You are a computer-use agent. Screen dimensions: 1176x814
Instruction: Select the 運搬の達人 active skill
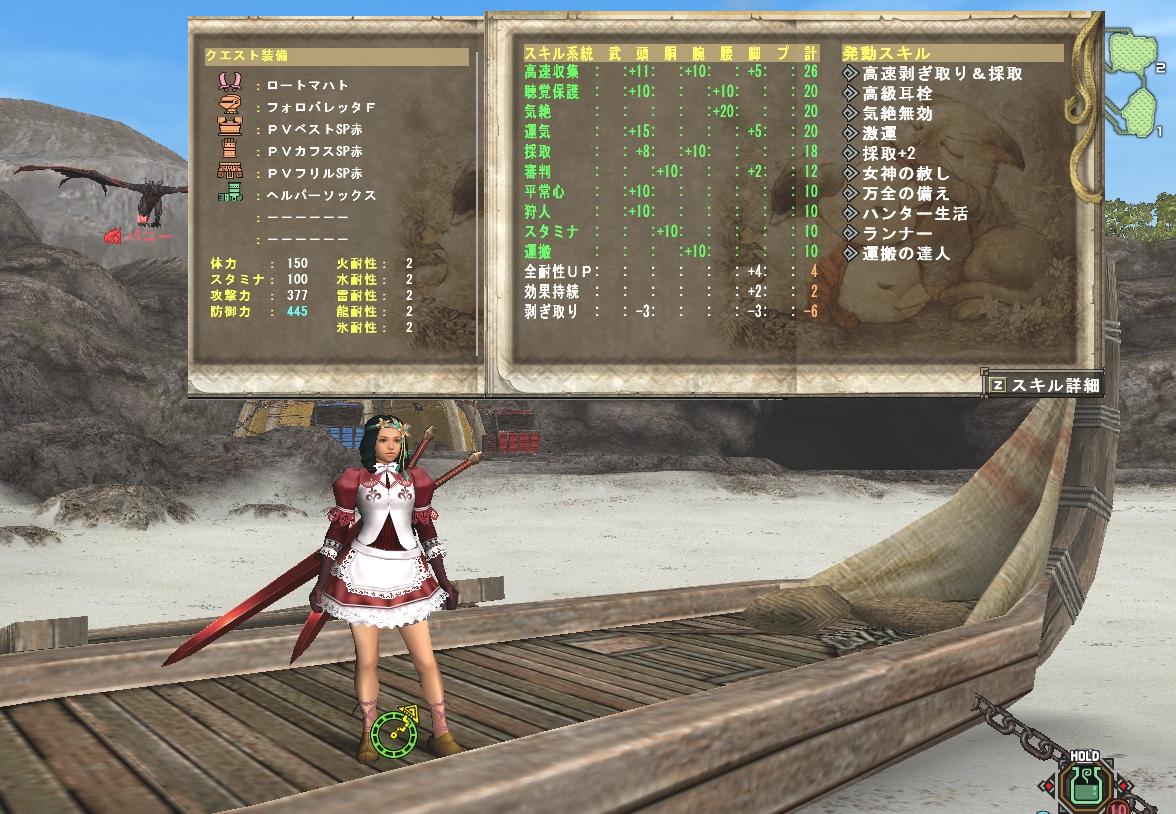coord(905,253)
